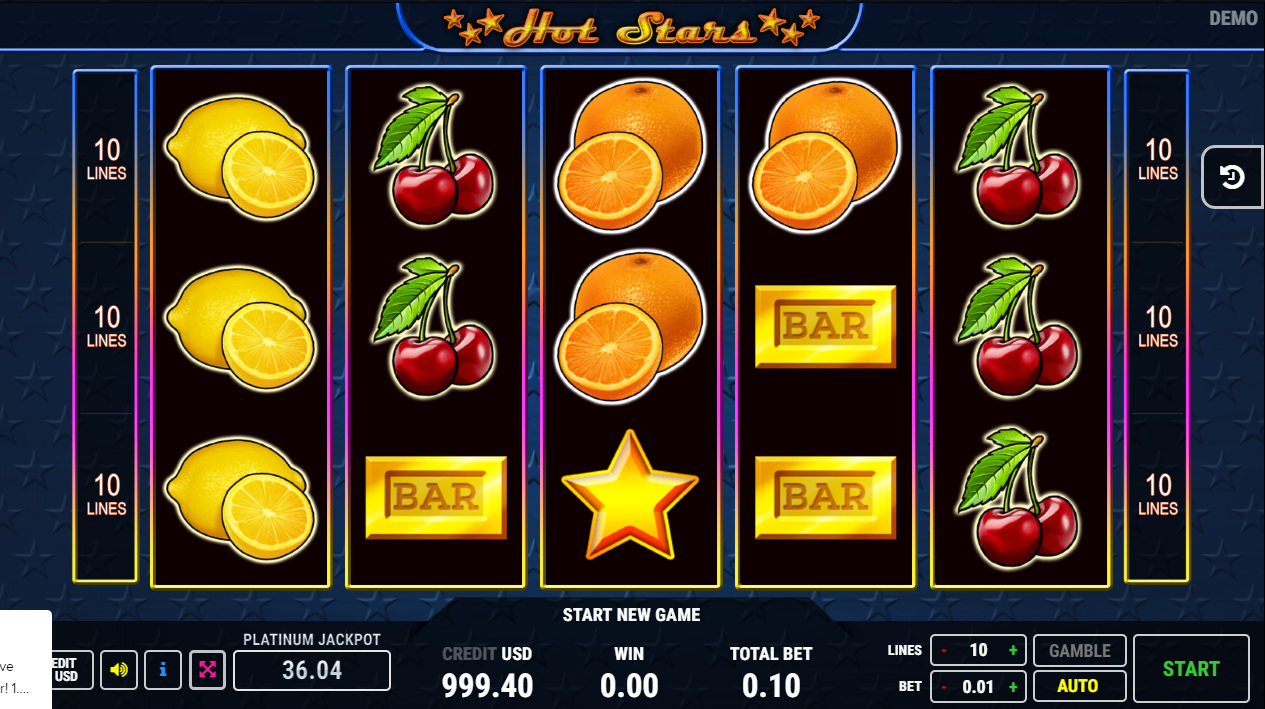Enable AUTO spin mode
This screenshot has width=1265, height=709.
[x=1078, y=686]
